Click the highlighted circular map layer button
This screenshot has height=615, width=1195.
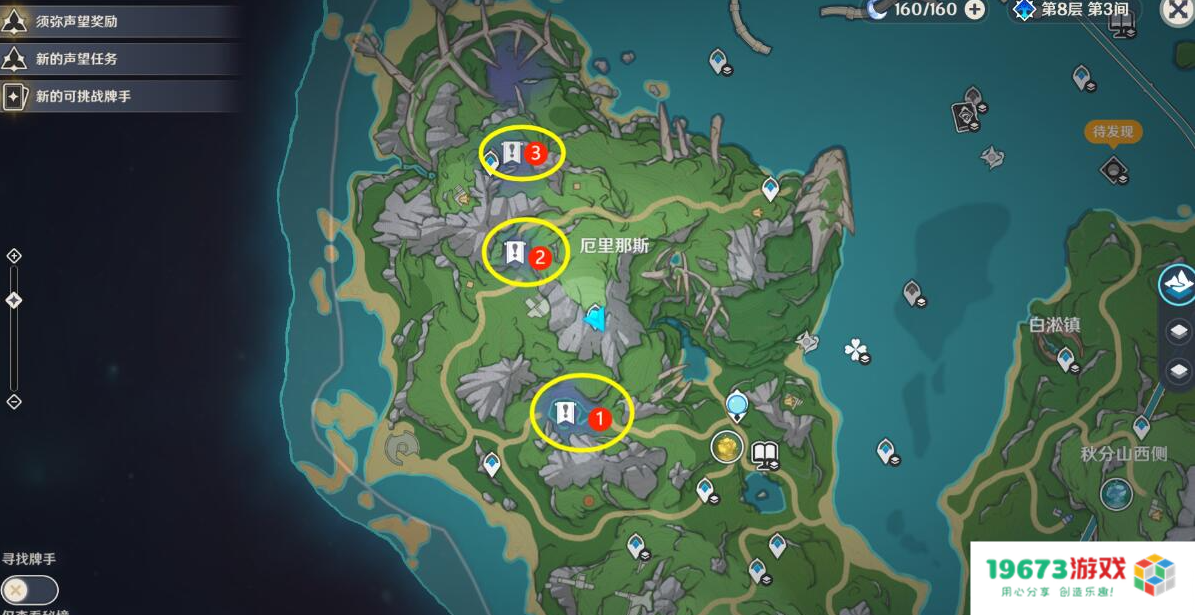click(x=1178, y=285)
